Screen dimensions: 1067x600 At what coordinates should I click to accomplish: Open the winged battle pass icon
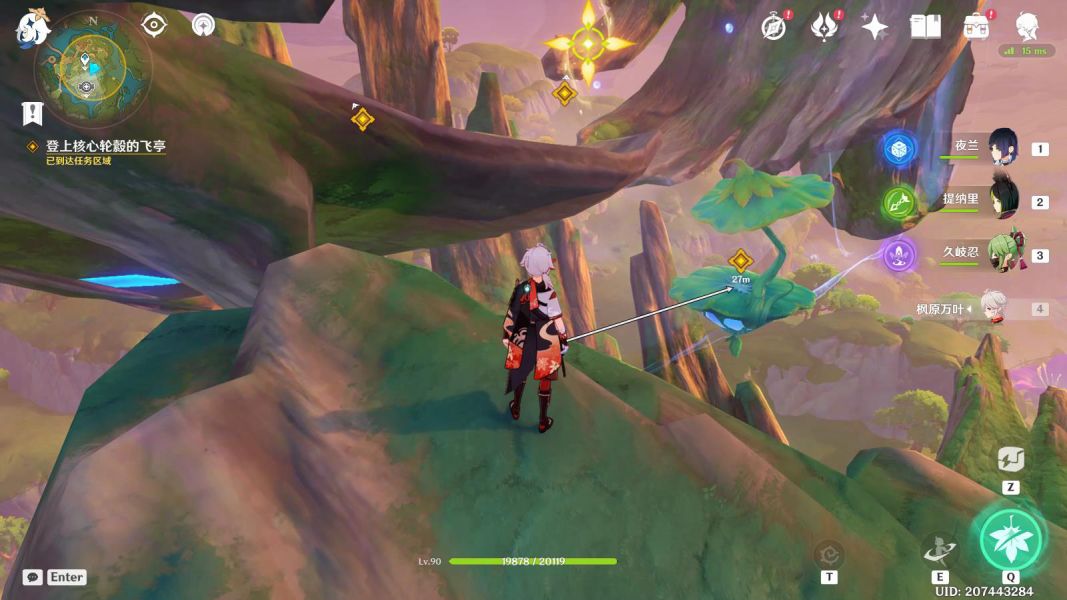click(823, 27)
